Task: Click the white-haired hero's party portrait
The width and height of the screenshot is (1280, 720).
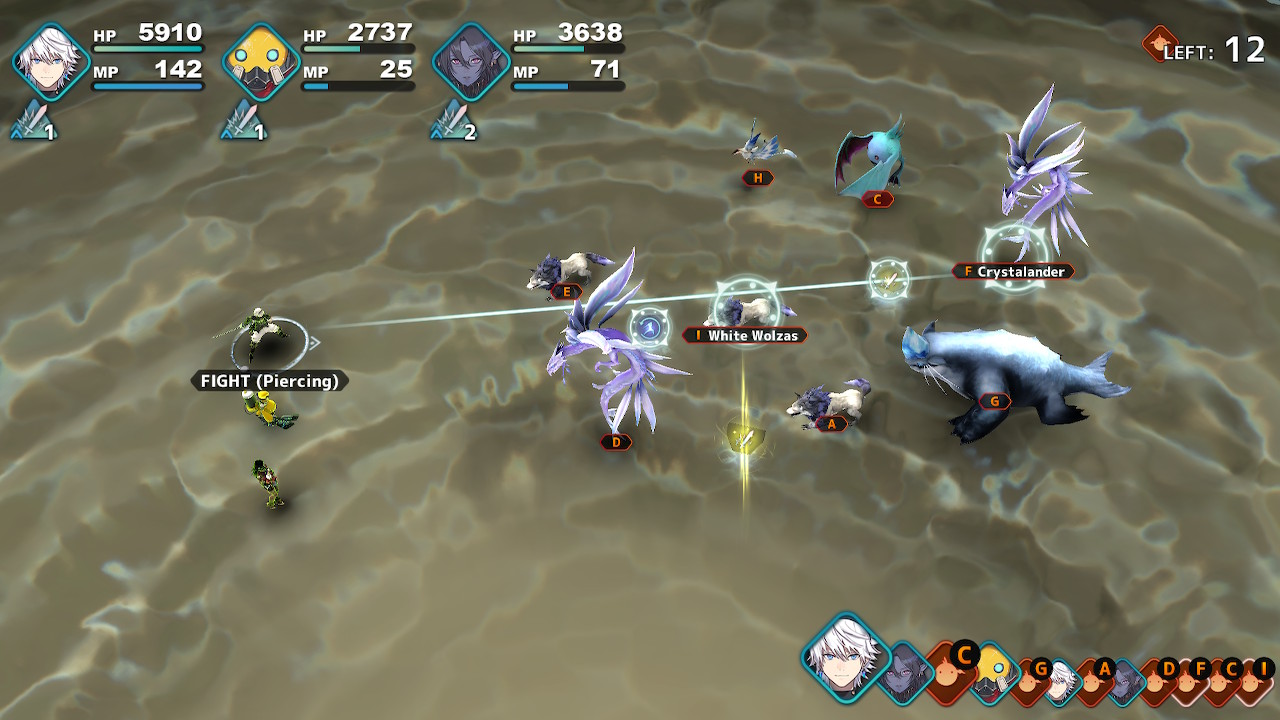Action: [51, 62]
